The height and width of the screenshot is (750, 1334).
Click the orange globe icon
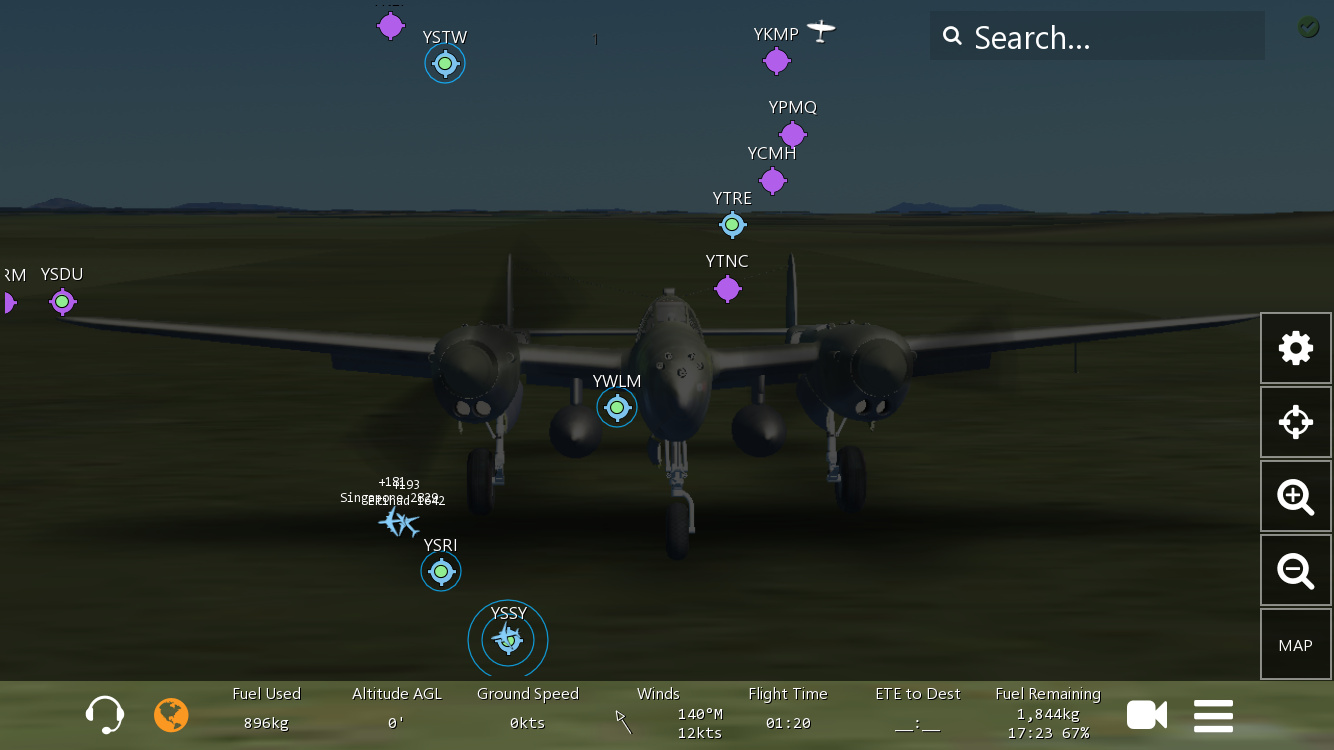point(171,715)
